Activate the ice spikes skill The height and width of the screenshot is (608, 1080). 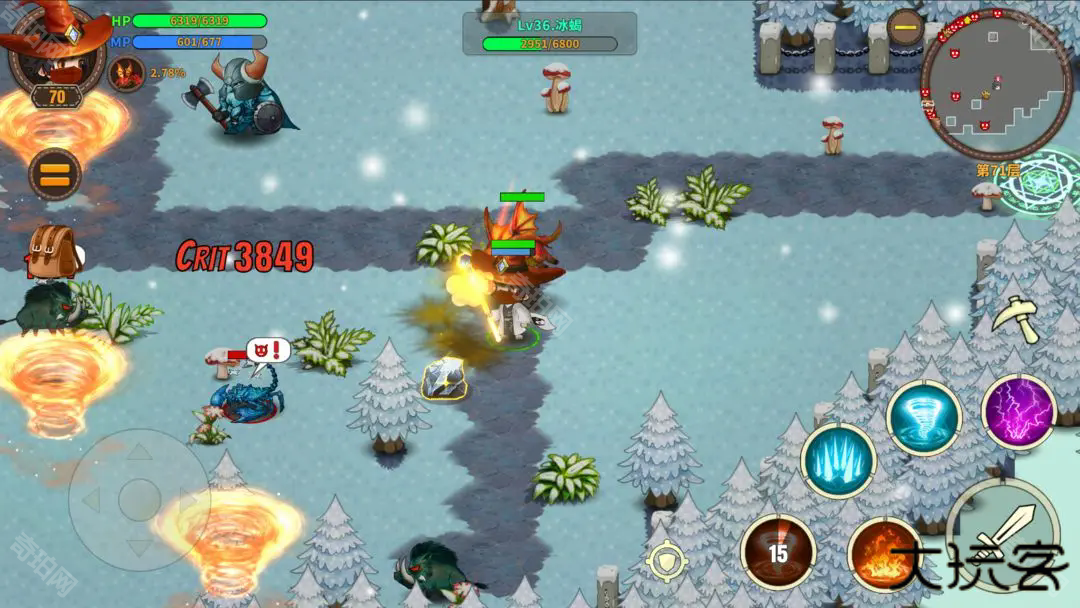click(x=838, y=461)
